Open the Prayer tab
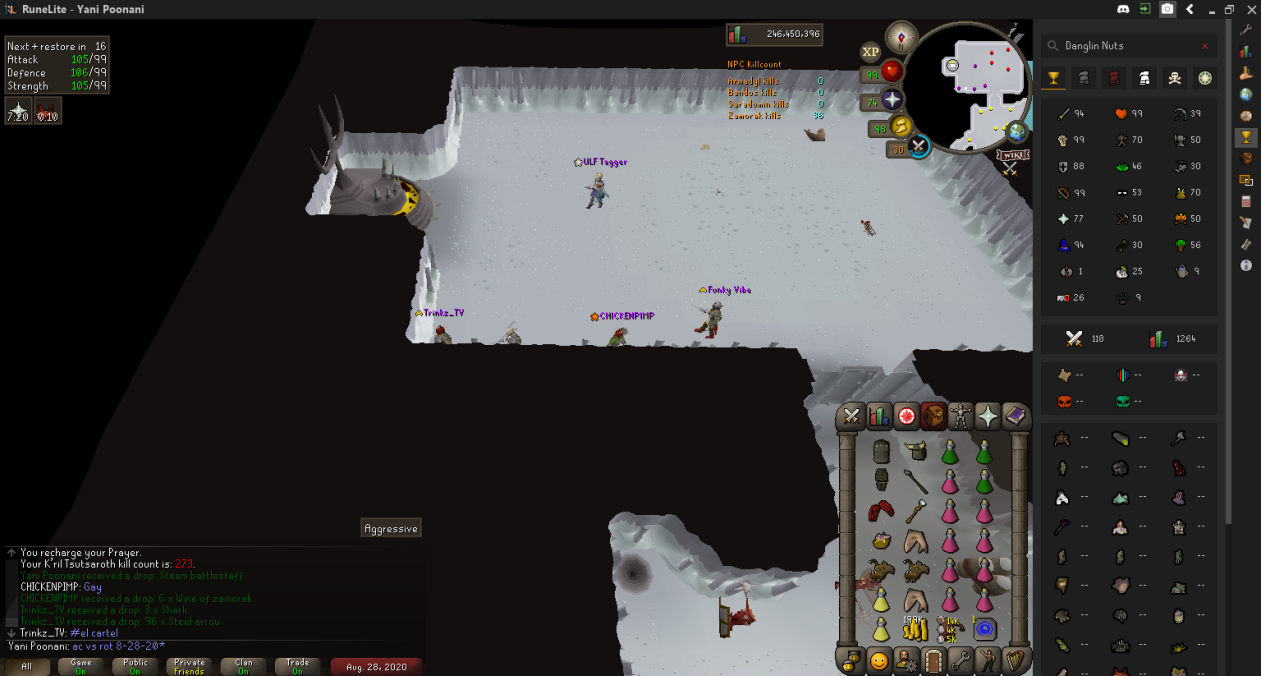 pyautogui.click(x=987, y=416)
